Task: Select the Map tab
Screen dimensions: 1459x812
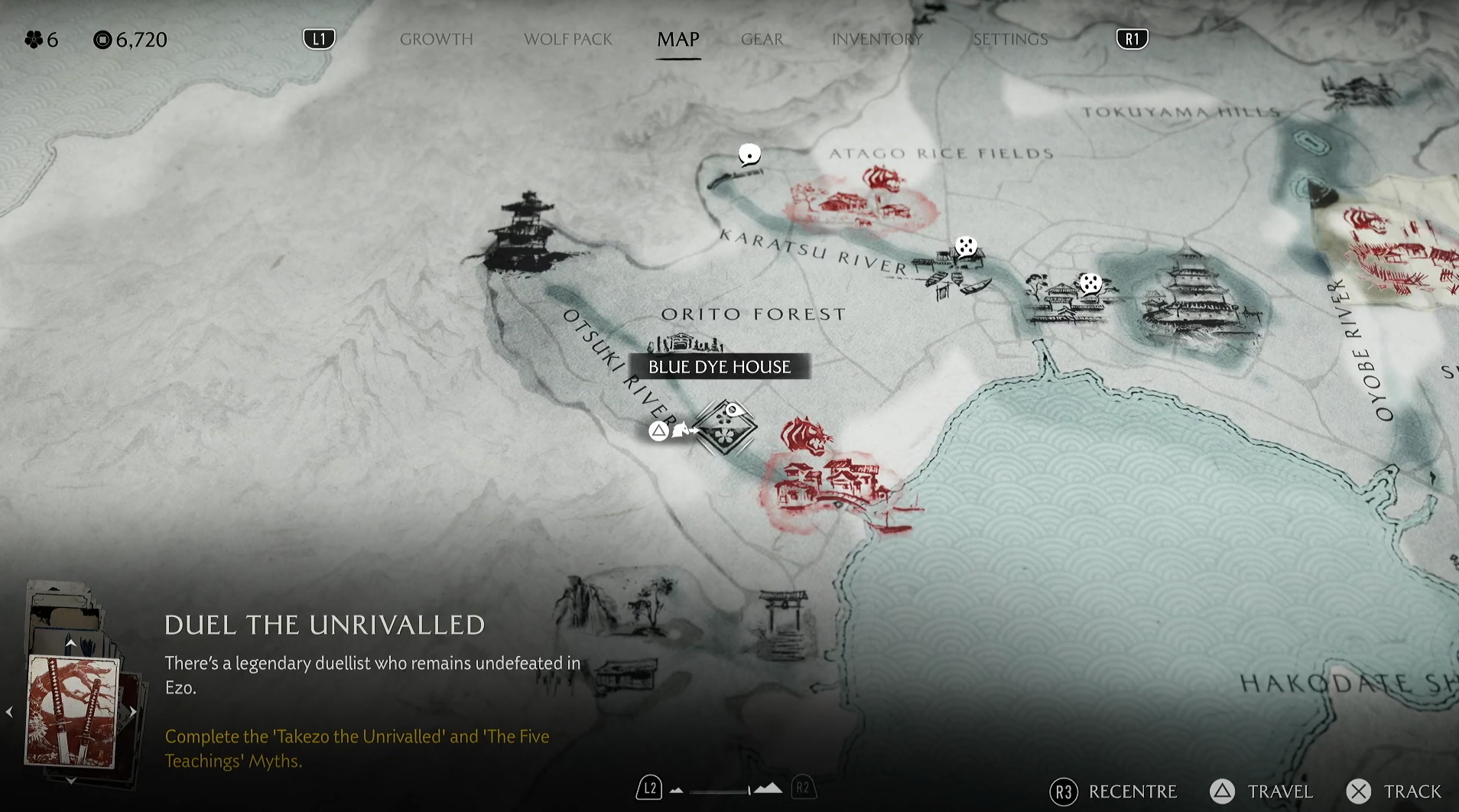Action: [678, 39]
